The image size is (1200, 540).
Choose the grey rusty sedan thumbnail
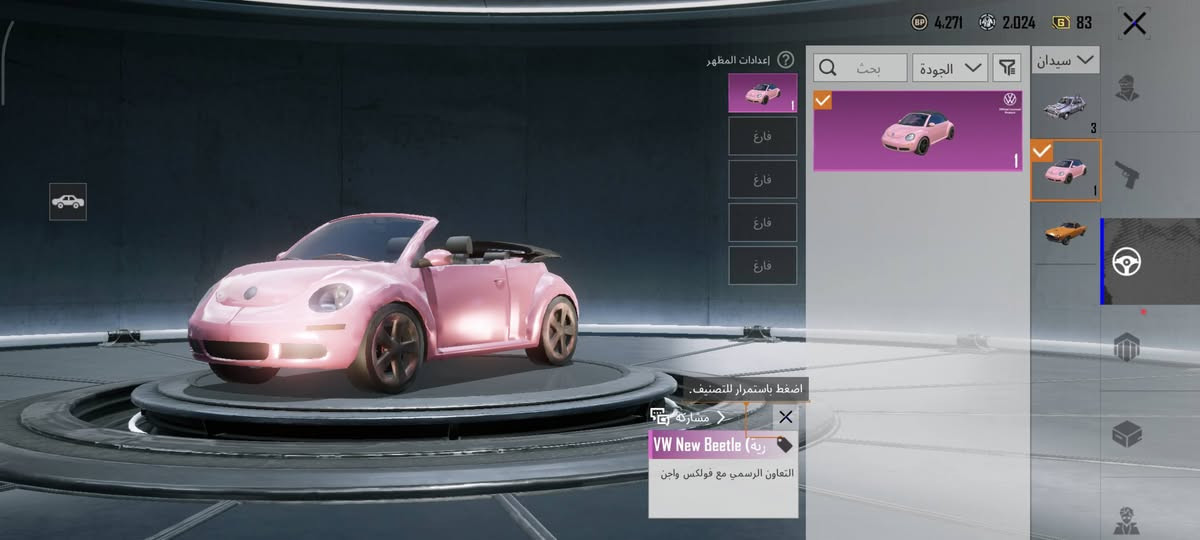pyautogui.click(x=1066, y=105)
